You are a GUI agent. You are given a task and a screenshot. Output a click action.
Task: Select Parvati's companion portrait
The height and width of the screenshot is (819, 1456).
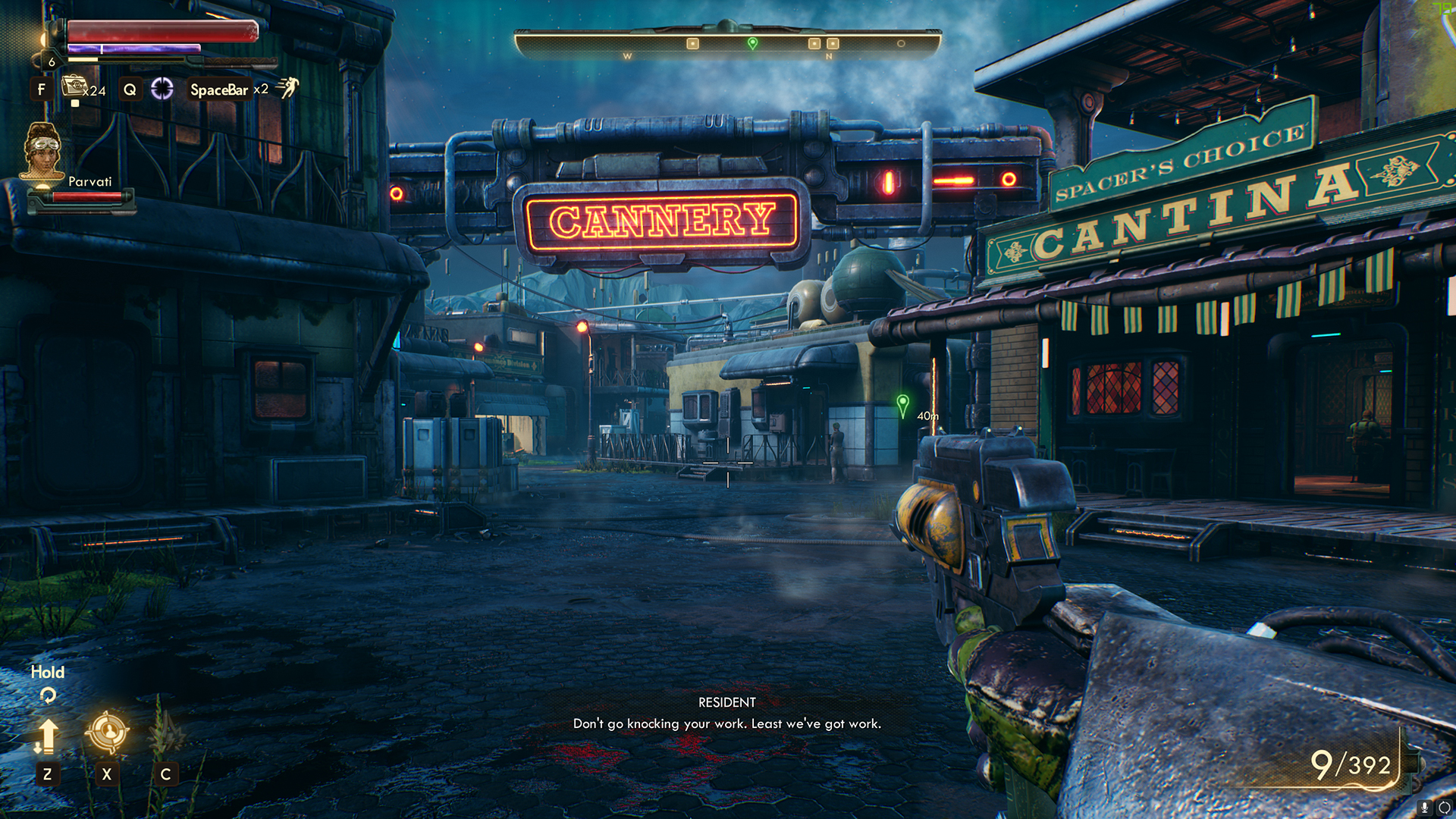click(x=42, y=151)
